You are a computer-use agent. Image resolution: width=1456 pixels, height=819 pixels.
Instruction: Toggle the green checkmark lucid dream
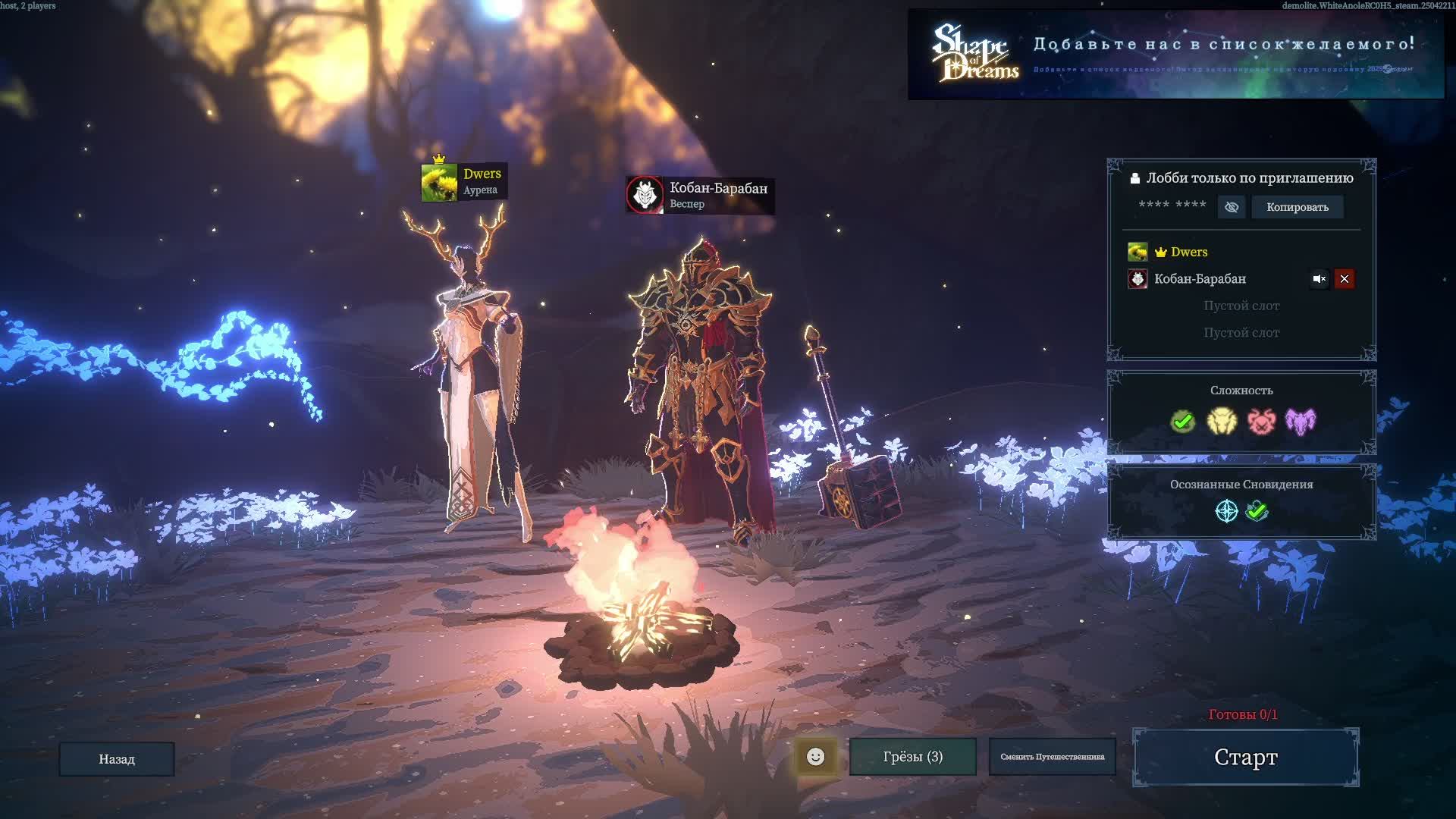point(1257,511)
